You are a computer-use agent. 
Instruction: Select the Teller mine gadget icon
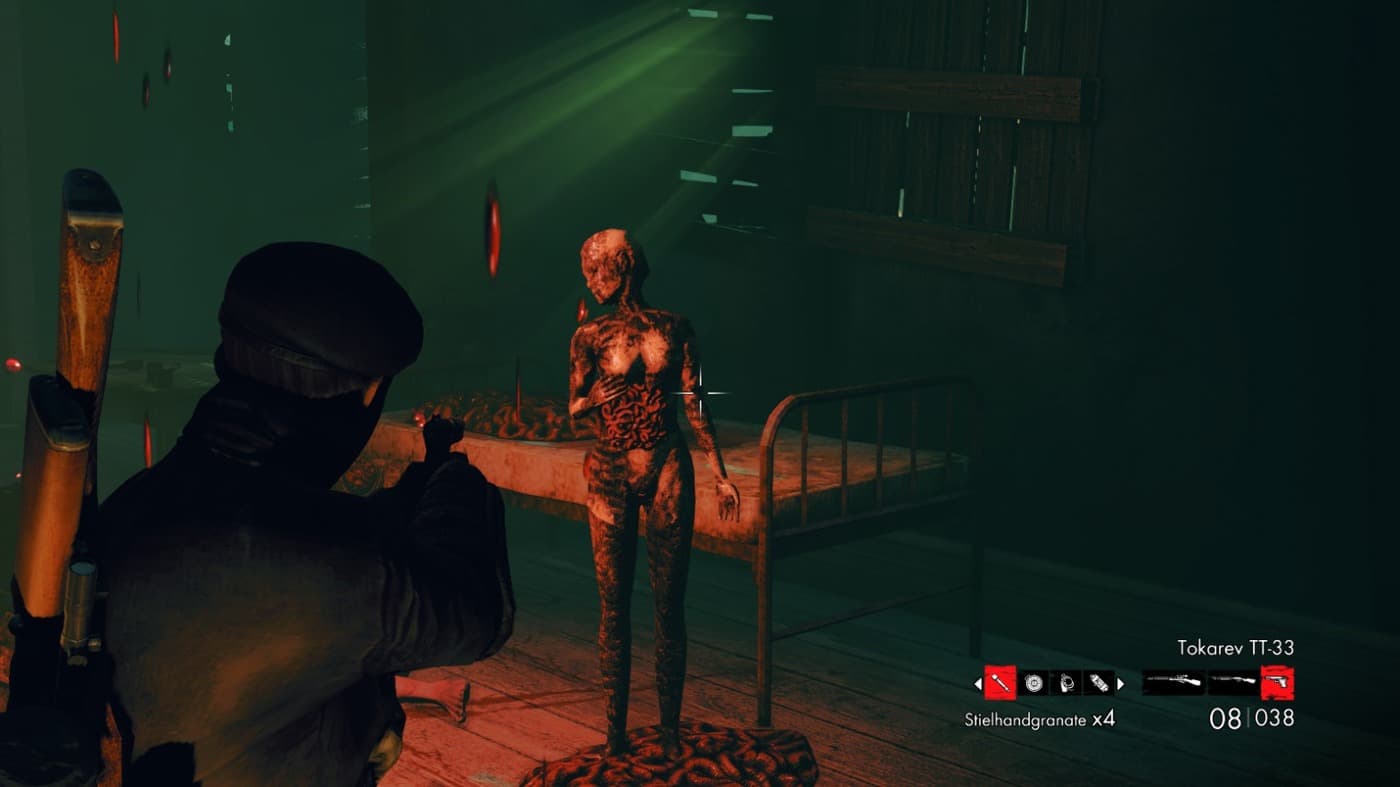click(x=1032, y=682)
